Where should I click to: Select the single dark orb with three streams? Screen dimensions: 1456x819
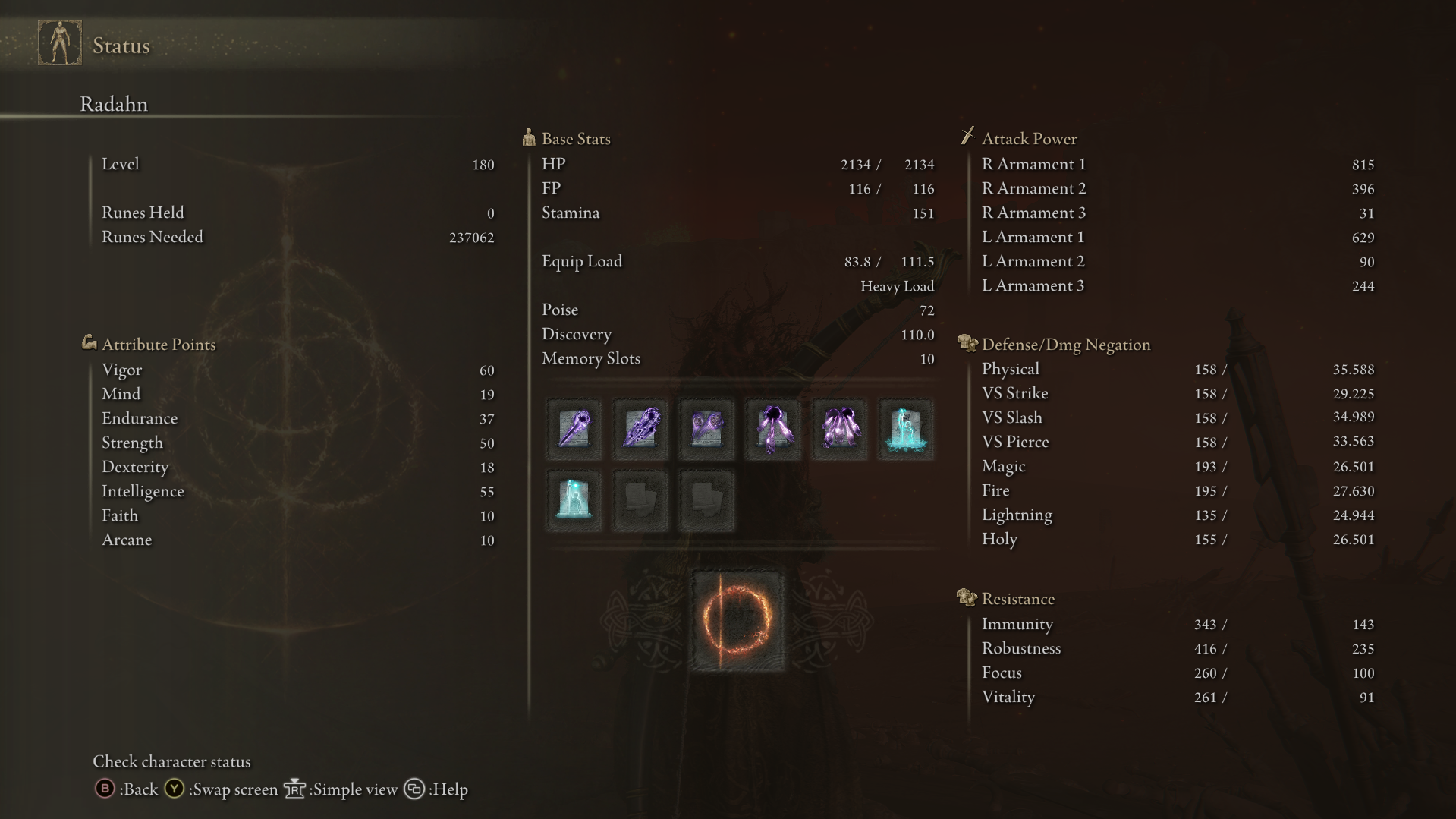[x=773, y=430]
